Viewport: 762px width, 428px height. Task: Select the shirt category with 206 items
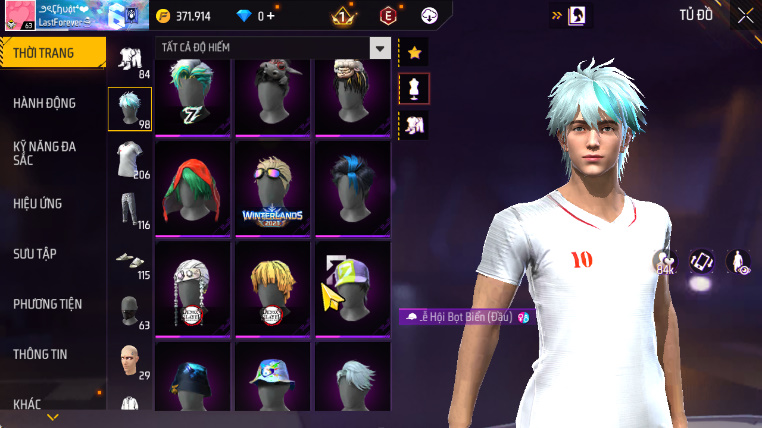pos(130,160)
